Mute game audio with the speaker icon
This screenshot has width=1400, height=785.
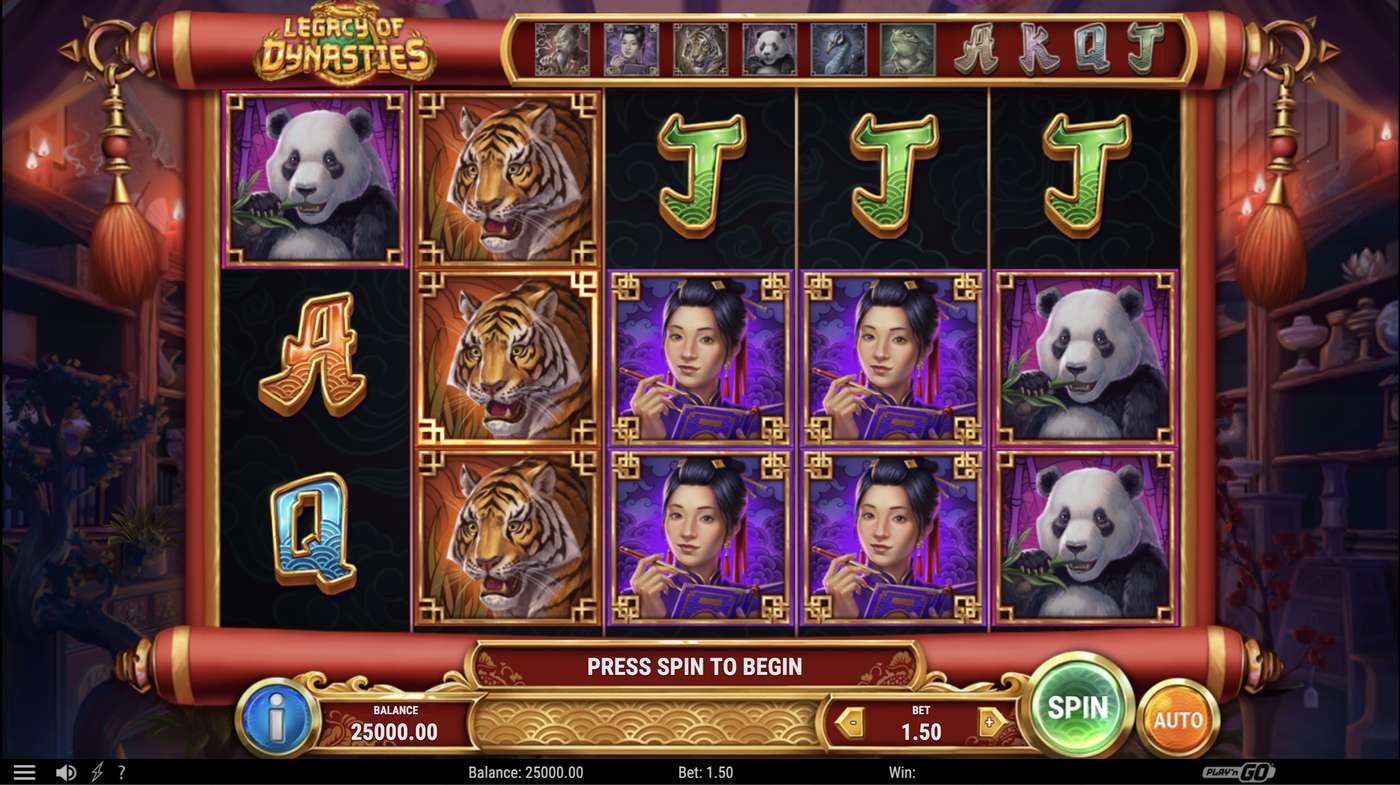pos(66,771)
